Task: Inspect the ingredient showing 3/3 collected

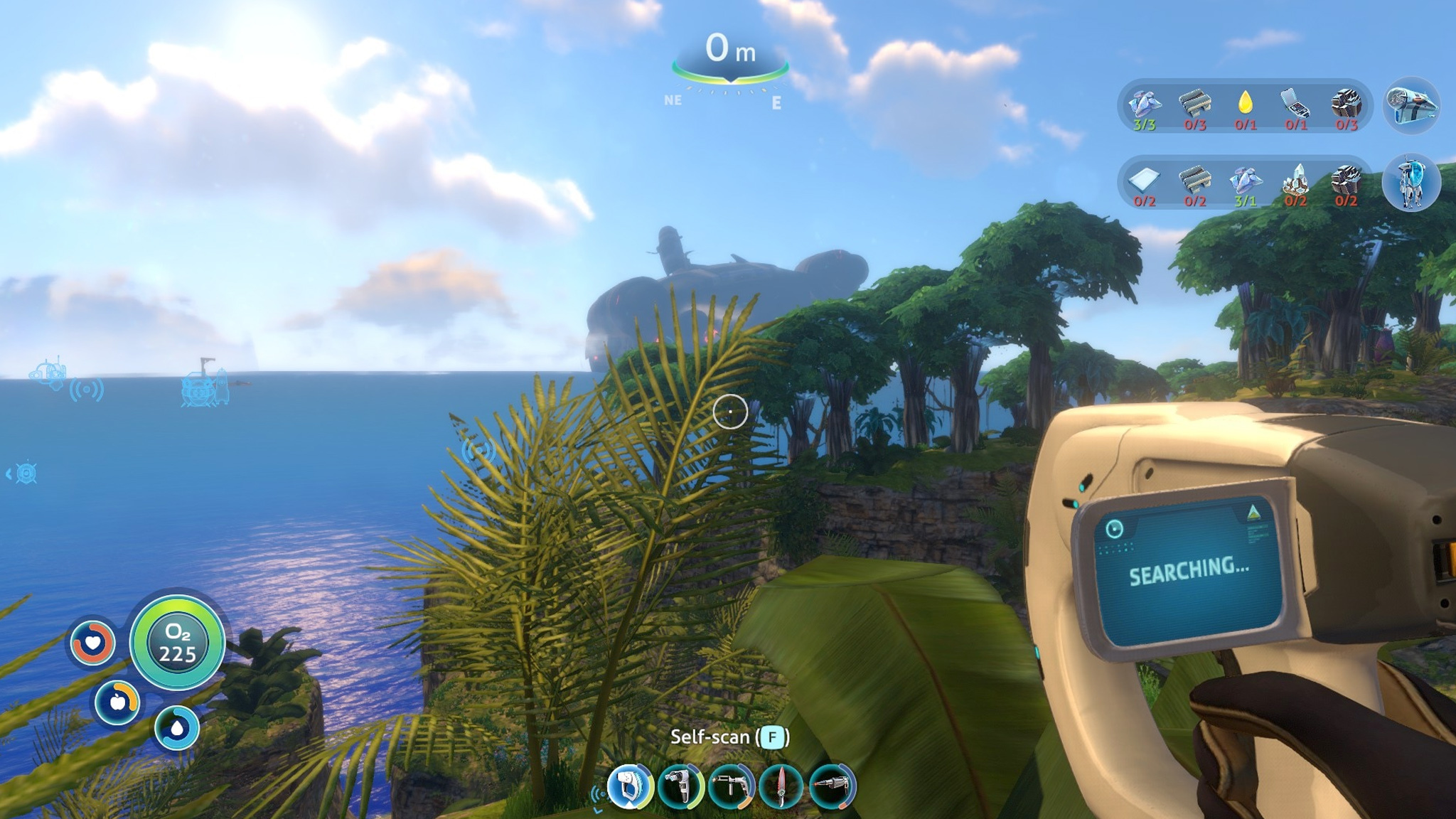Action: [1144, 105]
